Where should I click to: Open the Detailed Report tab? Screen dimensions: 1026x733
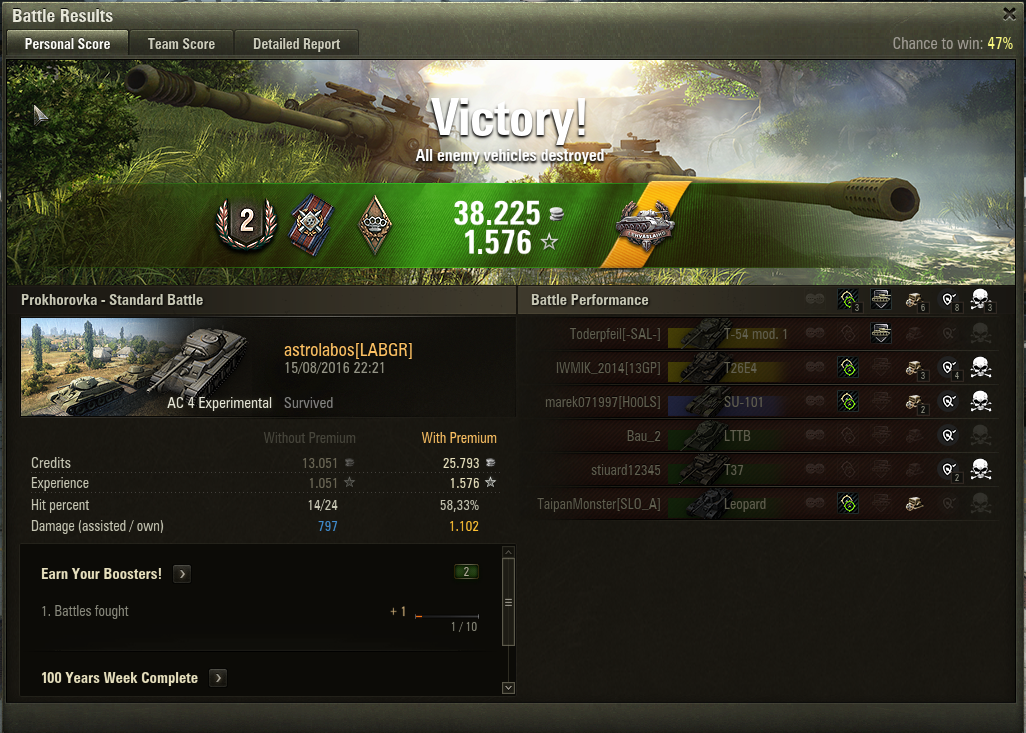click(x=296, y=44)
